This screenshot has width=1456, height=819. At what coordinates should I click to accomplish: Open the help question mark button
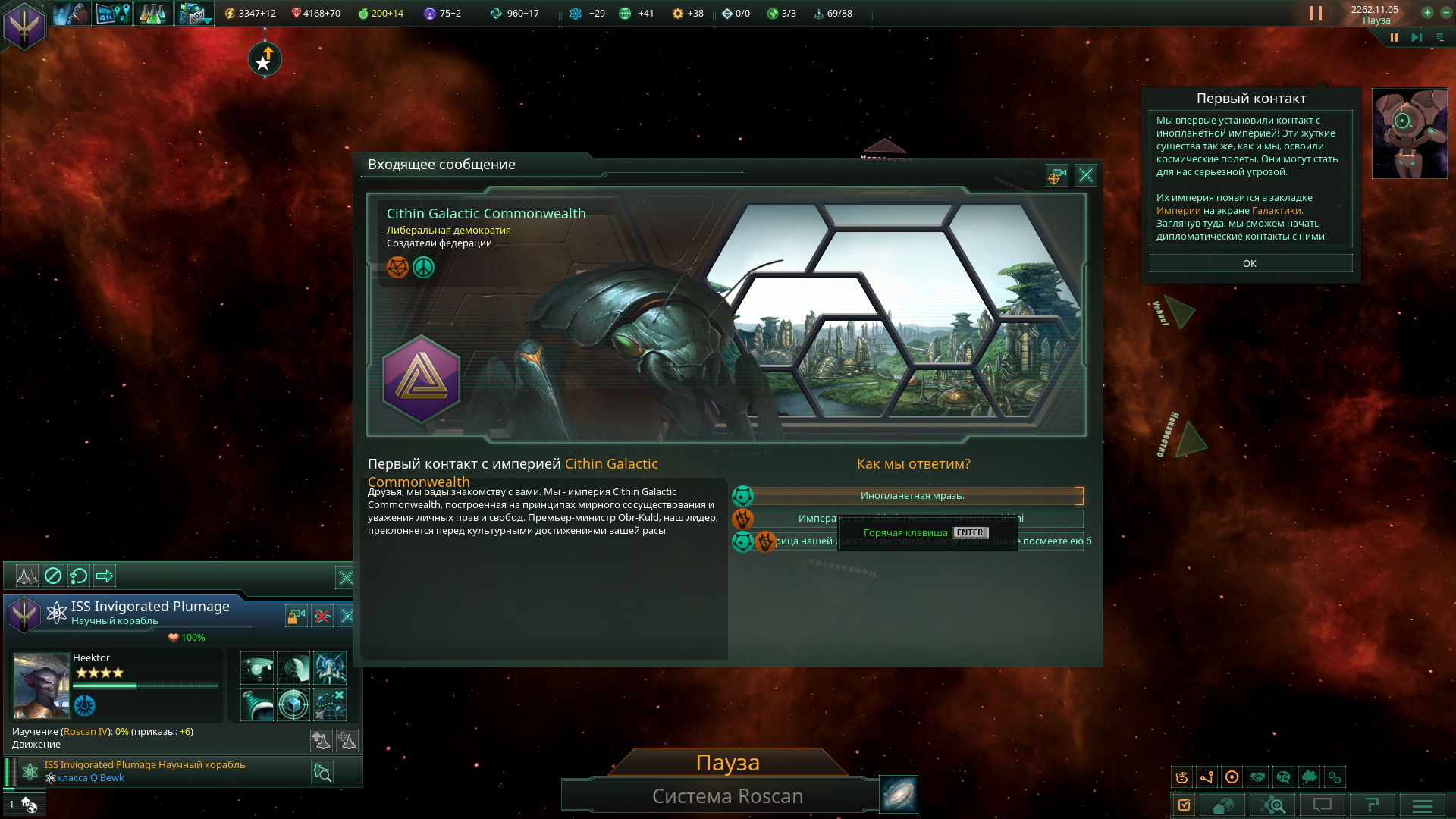[x=1372, y=805]
